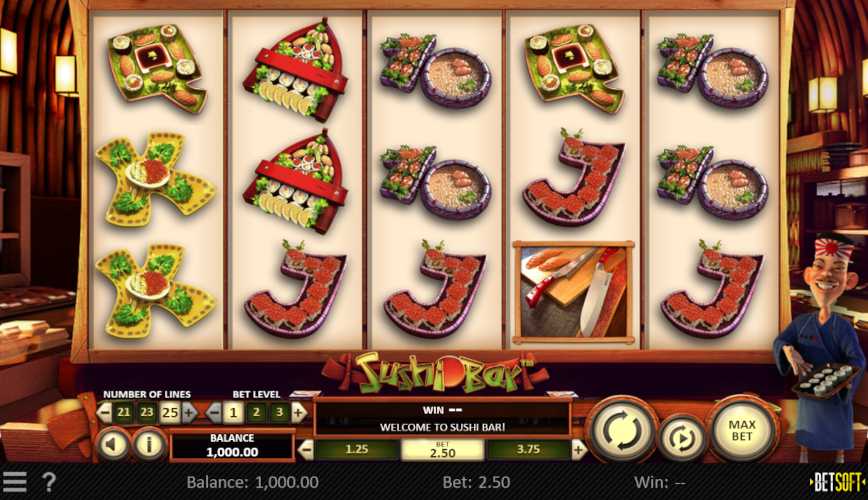
Task: Set bet level to 1
Action: (232, 411)
